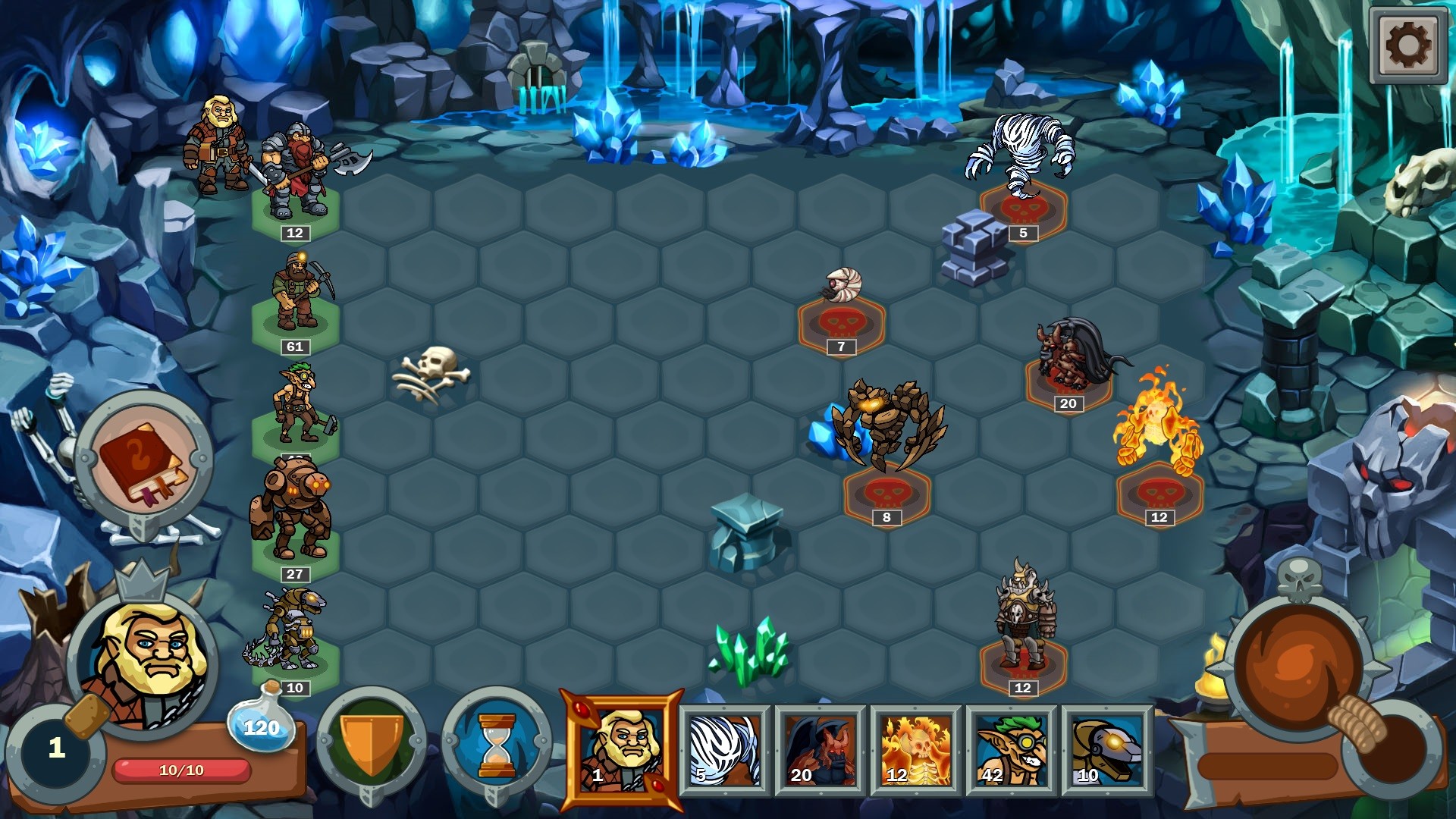Select the armored dwarf with axes on the battlefield
The width and height of the screenshot is (1456, 819).
(x=296, y=165)
